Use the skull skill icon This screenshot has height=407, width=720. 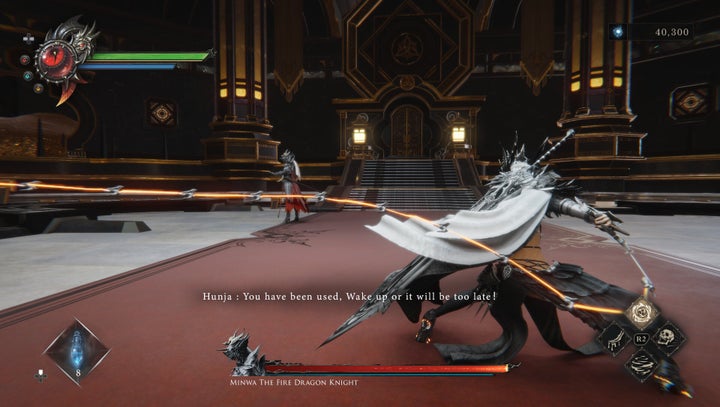click(668, 339)
